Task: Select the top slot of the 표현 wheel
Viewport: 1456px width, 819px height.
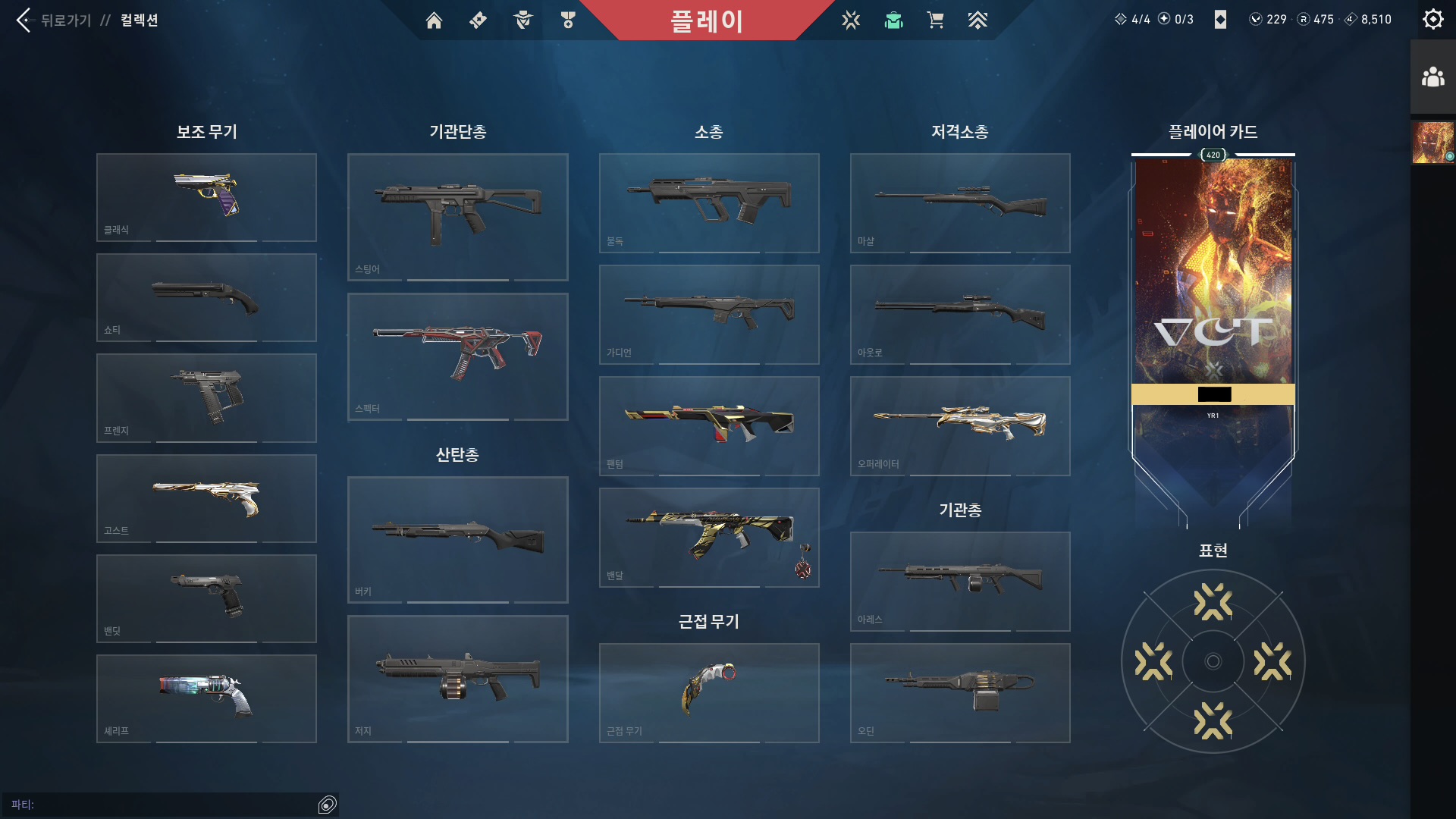Action: click(1213, 602)
